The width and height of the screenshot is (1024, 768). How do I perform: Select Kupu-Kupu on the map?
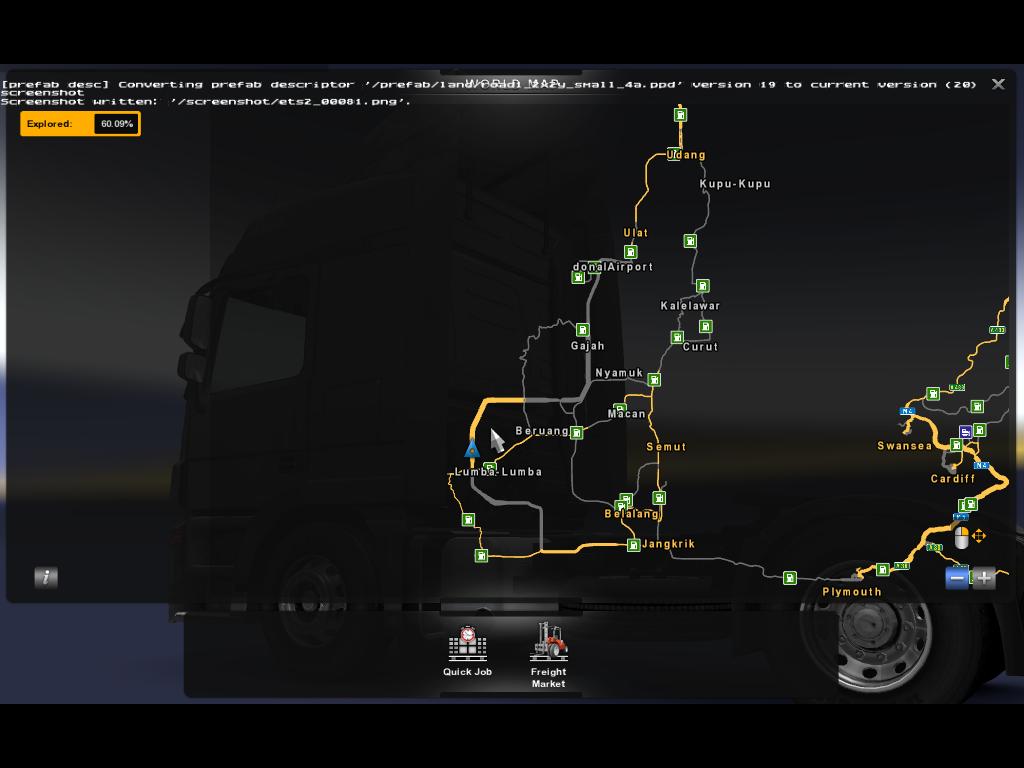[x=735, y=184]
